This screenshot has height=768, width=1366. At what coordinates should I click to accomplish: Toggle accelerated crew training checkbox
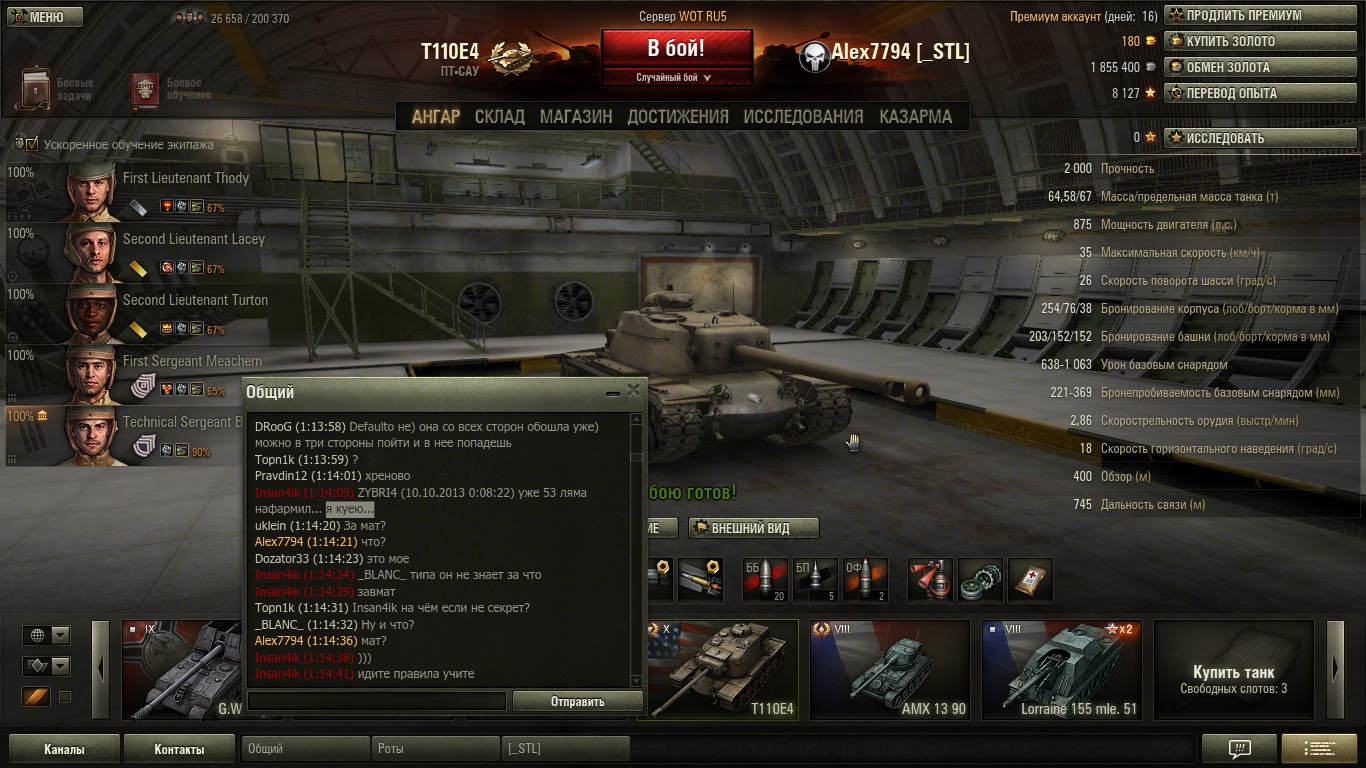pos(31,144)
